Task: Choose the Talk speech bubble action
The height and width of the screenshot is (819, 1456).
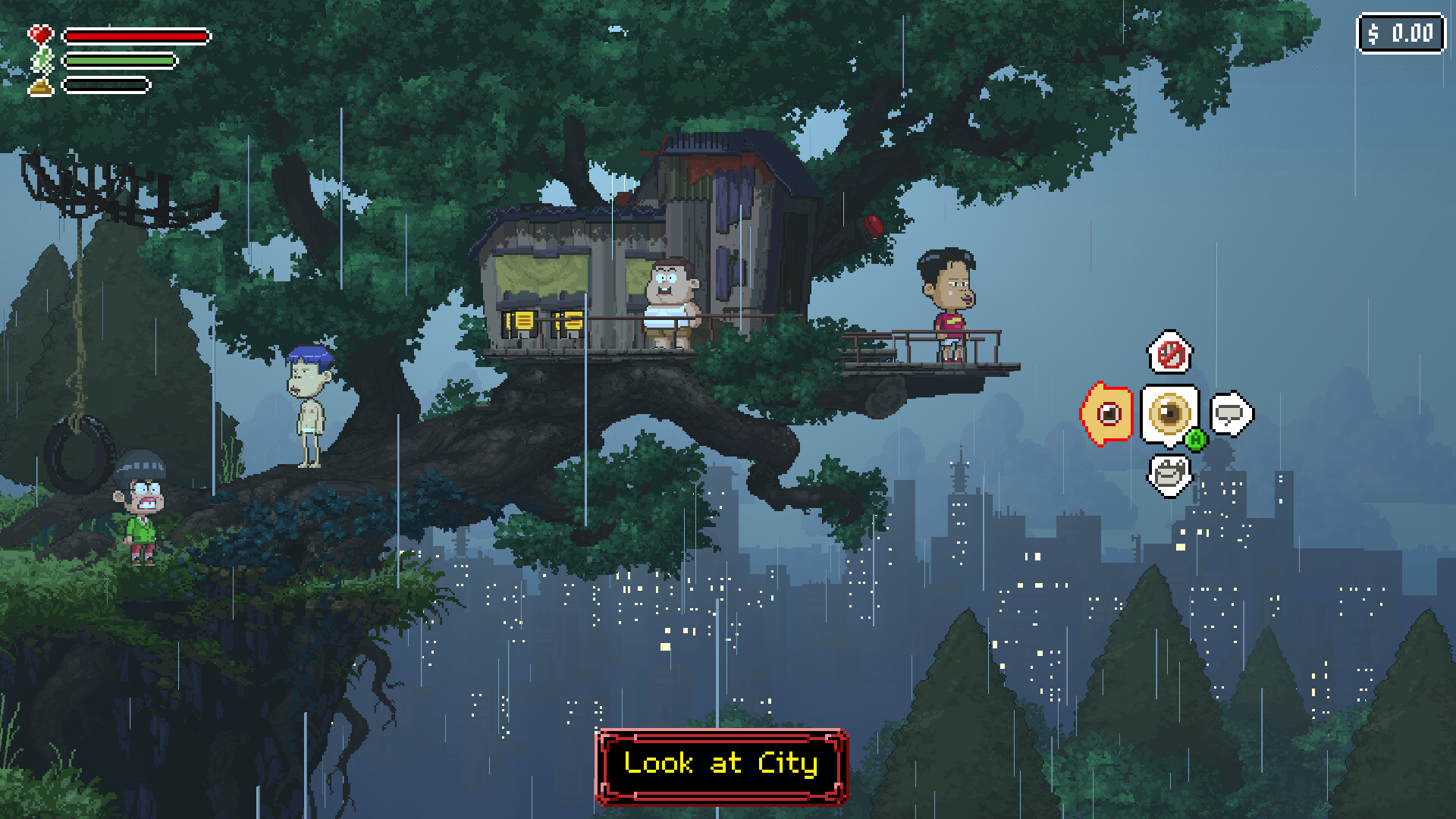Action: 1232,414
